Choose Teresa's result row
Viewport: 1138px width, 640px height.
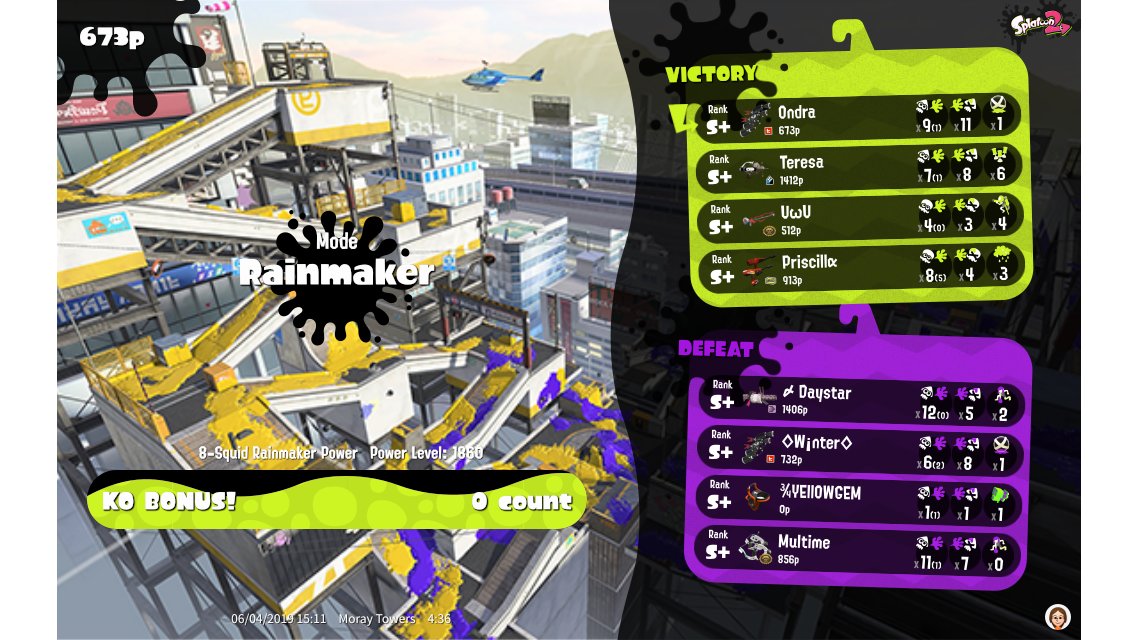[860, 167]
